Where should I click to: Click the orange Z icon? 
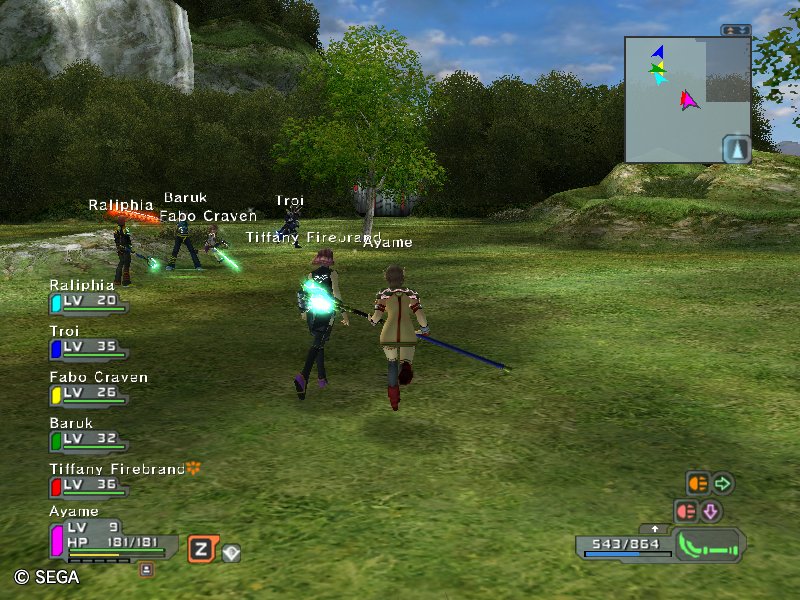tap(202, 549)
